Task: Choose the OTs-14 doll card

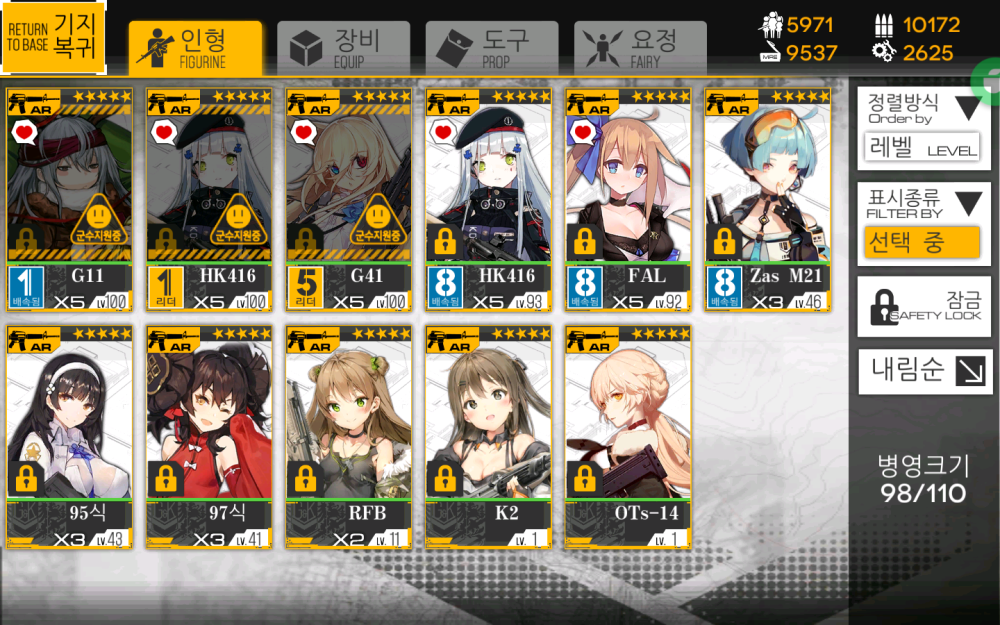Action: pos(628,437)
